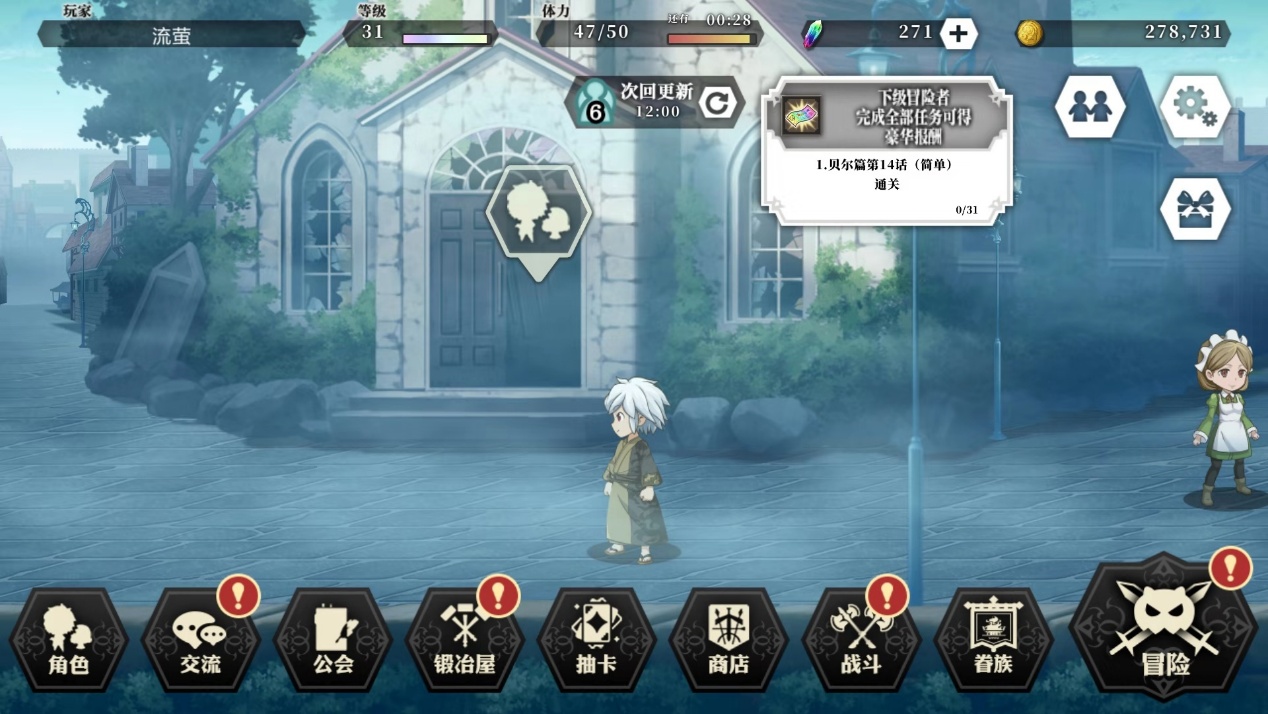Open the 抽卡 gacha screen
This screenshot has width=1268, height=714.
(597, 640)
